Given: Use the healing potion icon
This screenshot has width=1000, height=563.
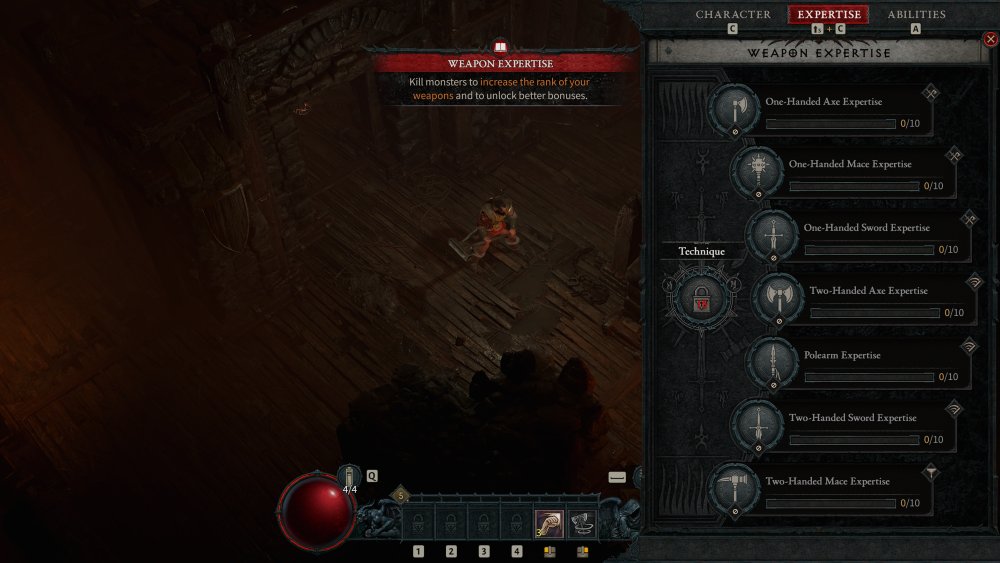Looking at the screenshot, I should pyautogui.click(x=349, y=477).
